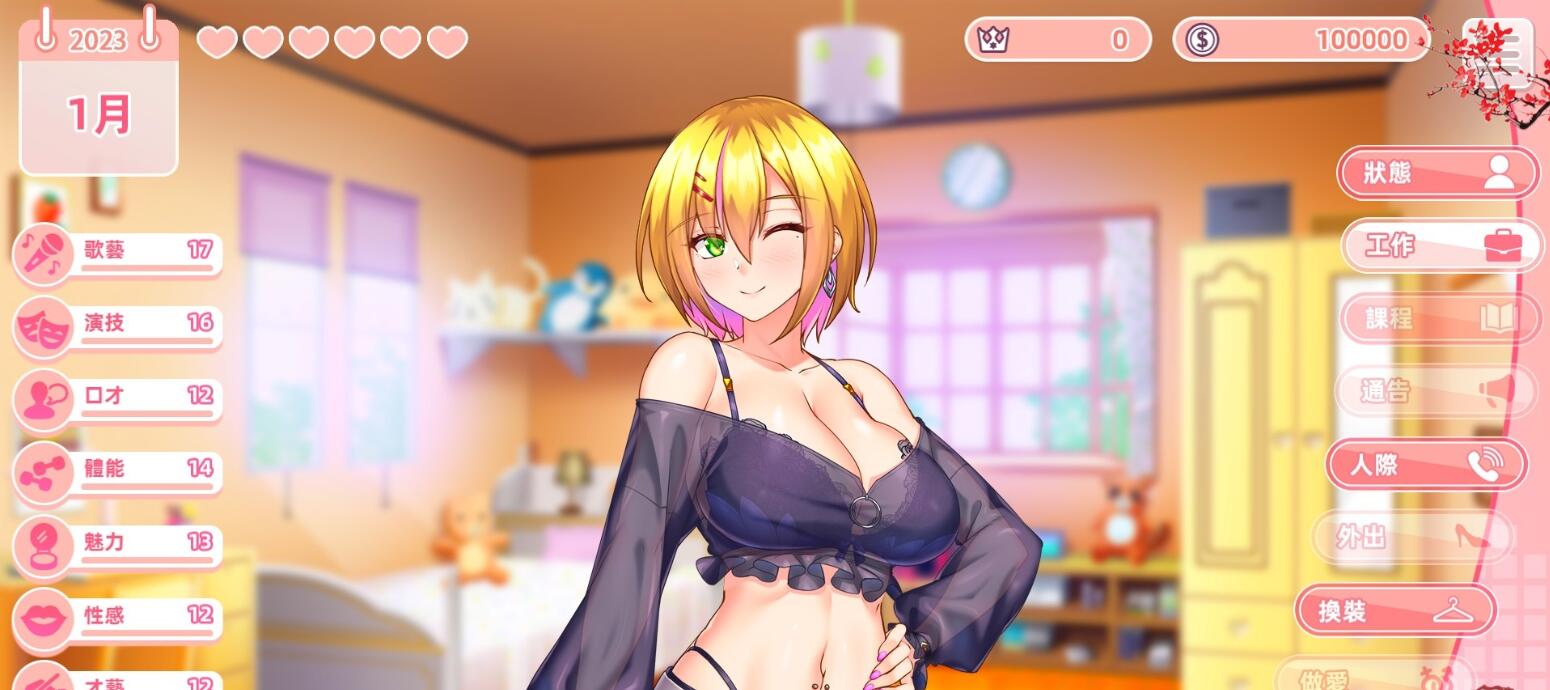Select the 通告 announcements button
Screen dimensions: 1550x690
(1435, 391)
